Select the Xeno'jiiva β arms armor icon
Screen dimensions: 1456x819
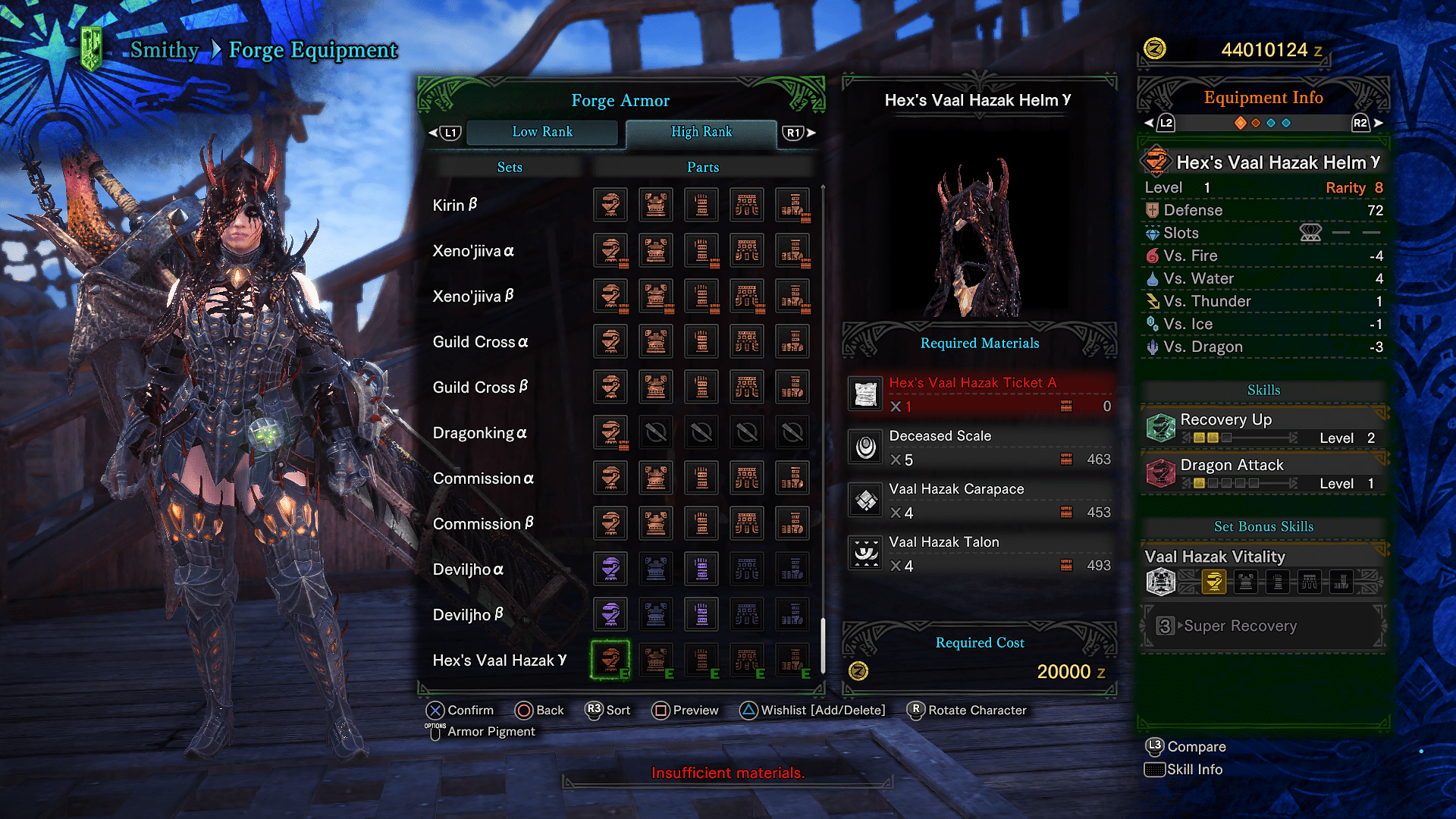701,296
